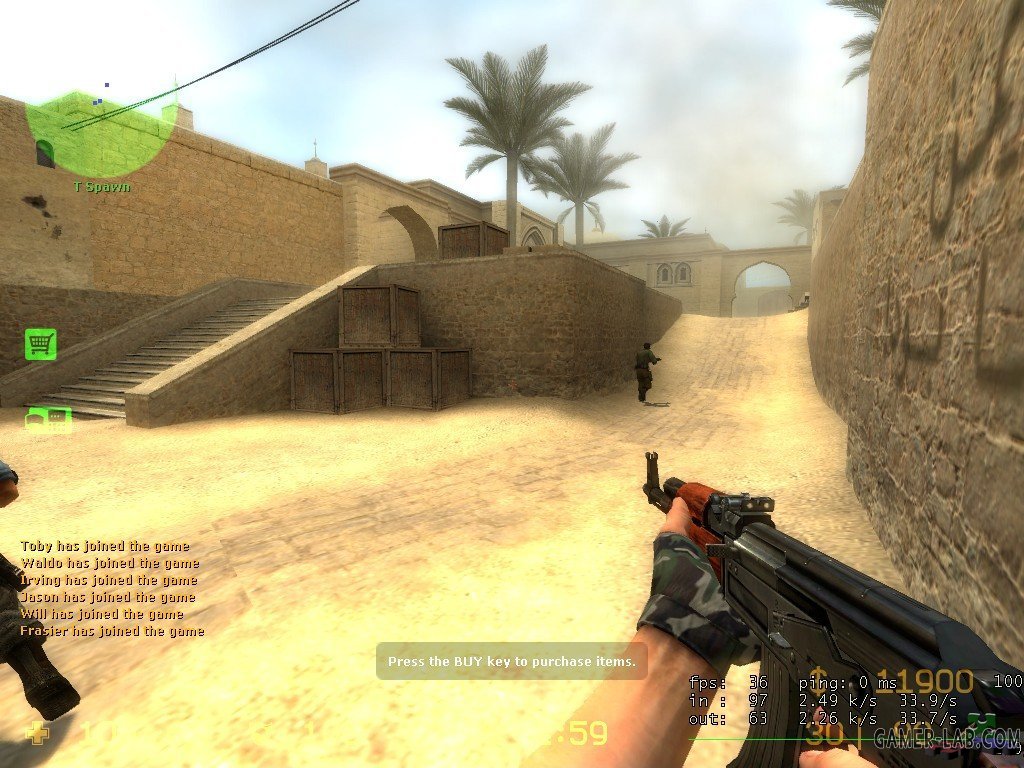The width and height of the screenshot is (1024, 768).
Task: Click the green C4 bomb icon
Action: click(49, 419)
